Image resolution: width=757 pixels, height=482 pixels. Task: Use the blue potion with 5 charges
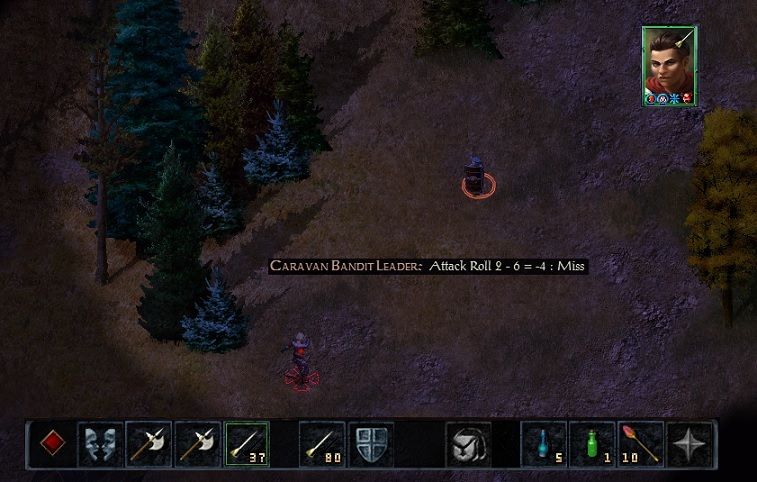(x=543, y=443)
